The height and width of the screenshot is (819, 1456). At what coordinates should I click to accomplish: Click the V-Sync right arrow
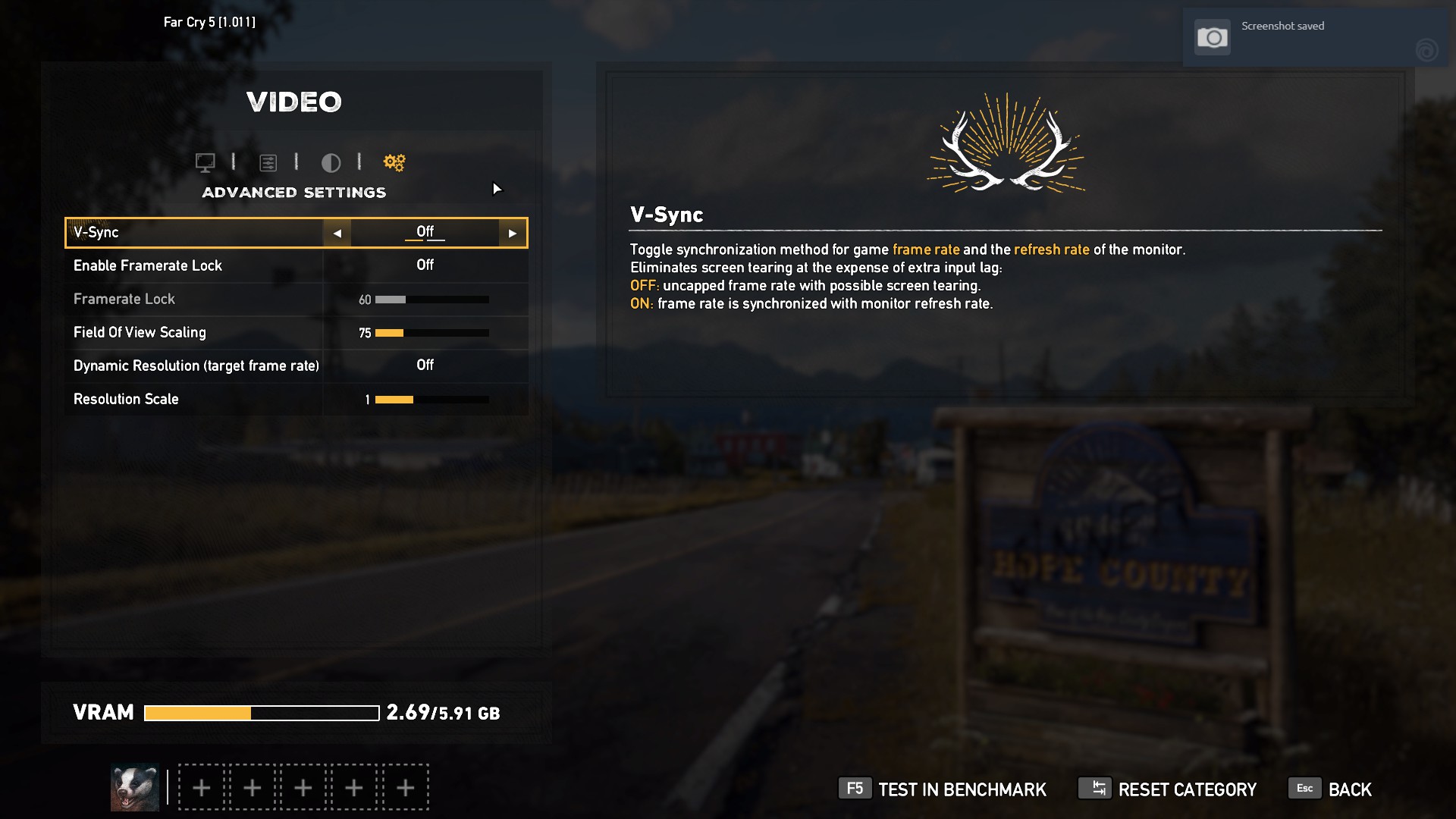513,233
